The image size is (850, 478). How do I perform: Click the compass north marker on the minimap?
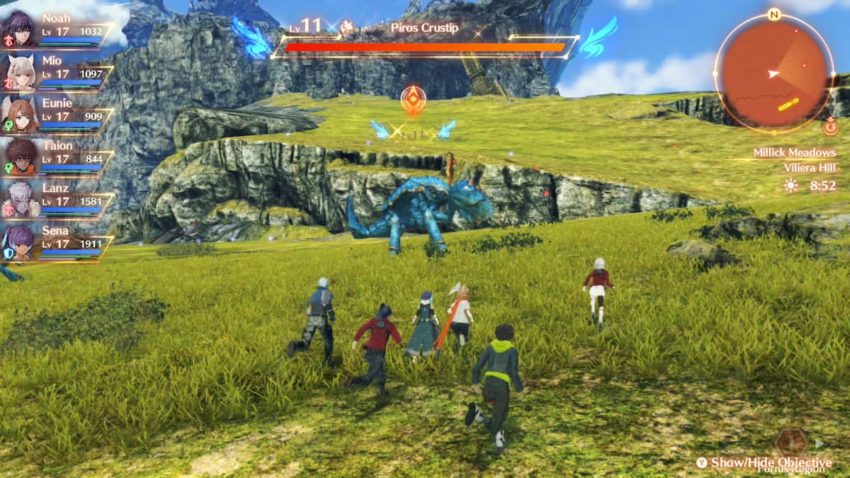click(774, 14)
